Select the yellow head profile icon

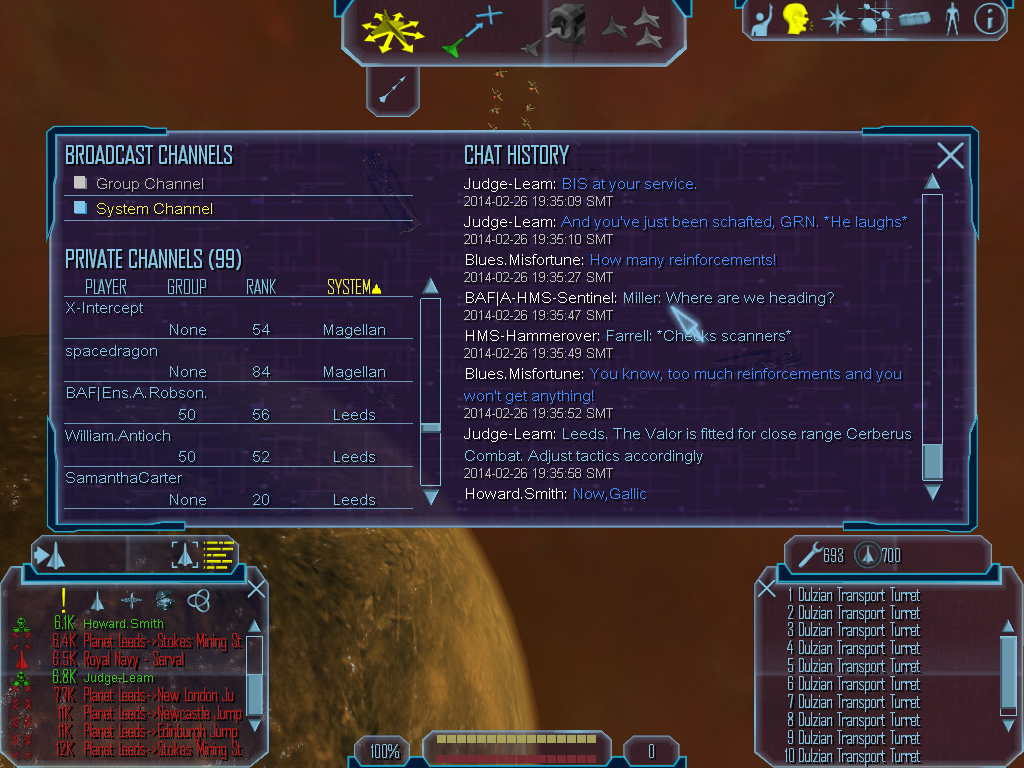(x=796, y=18)
